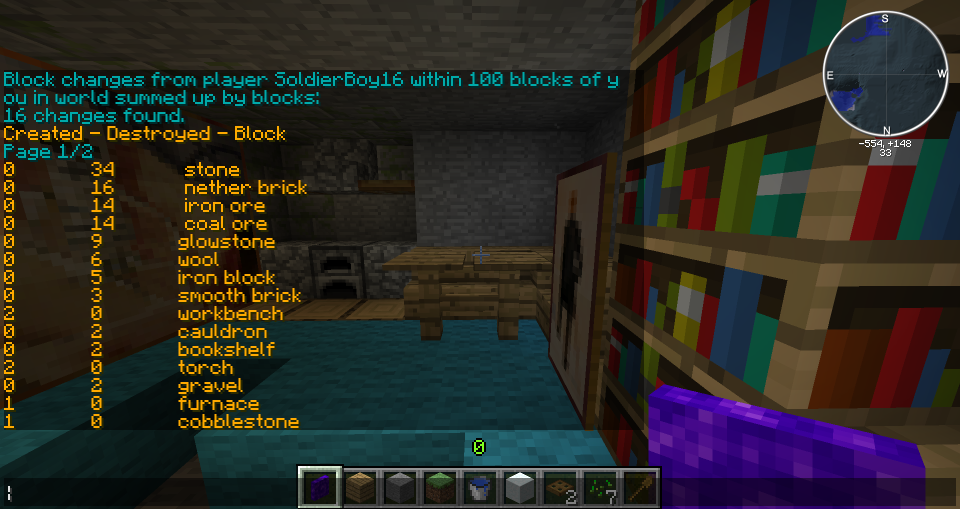This screenshot has height=509, width=960.
Task: Select the wooden shovel hotbar slot
Action: [x=638, y=488]
